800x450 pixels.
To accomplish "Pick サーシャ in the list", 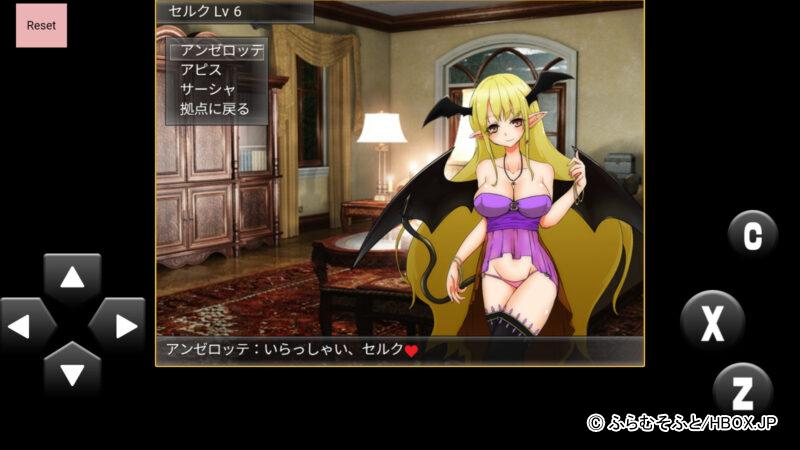I will [208, 89].
